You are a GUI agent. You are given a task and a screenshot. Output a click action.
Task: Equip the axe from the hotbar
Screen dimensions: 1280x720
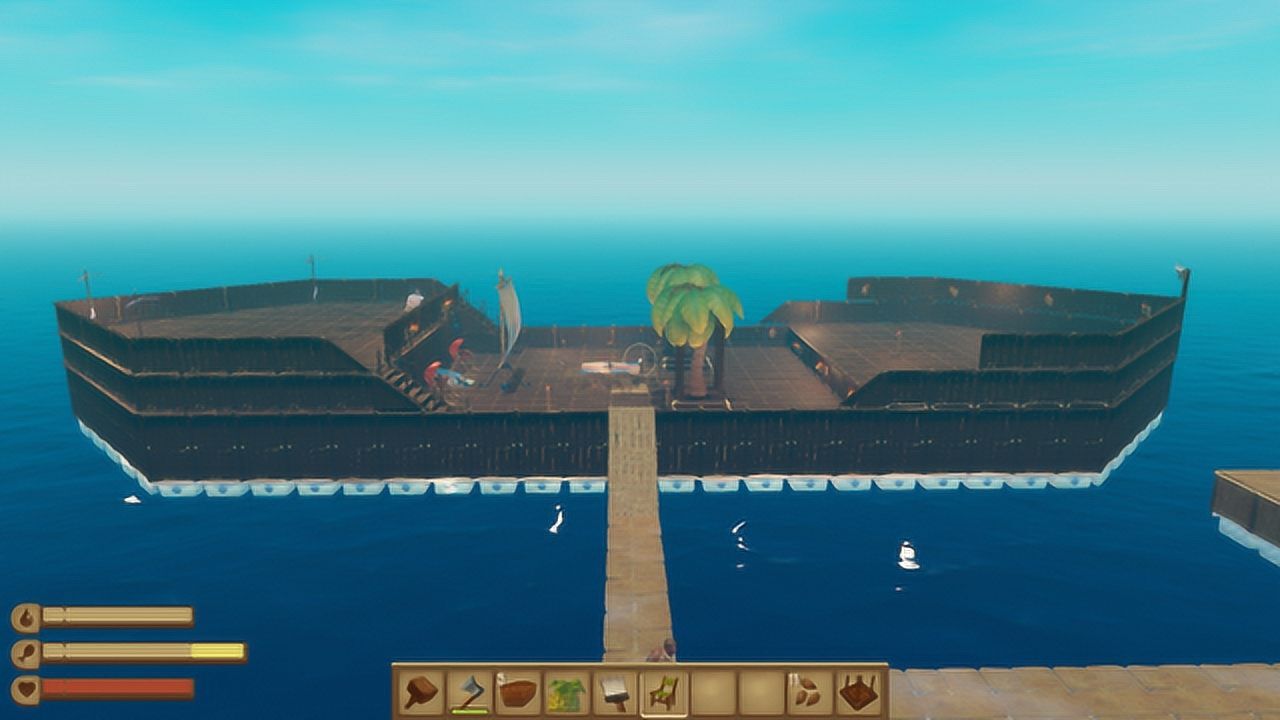click(x=469, y=692)
